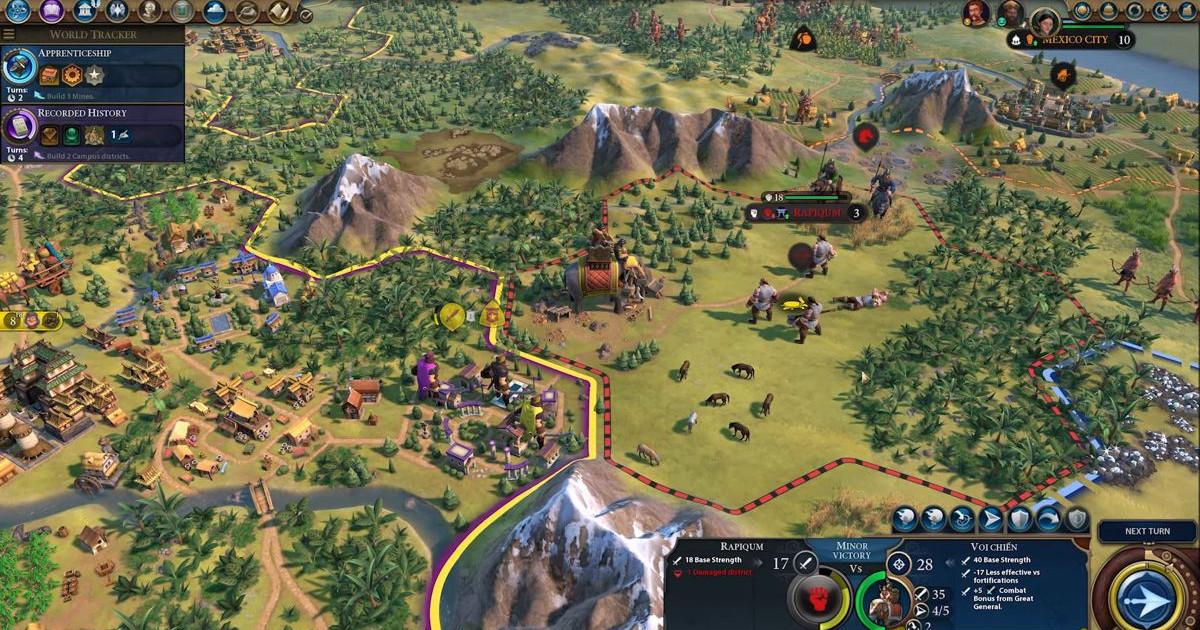This screenshot has width=1200, height=630.
Task: Select the Move To arrow unit action
Action: (x=990, y=519)
